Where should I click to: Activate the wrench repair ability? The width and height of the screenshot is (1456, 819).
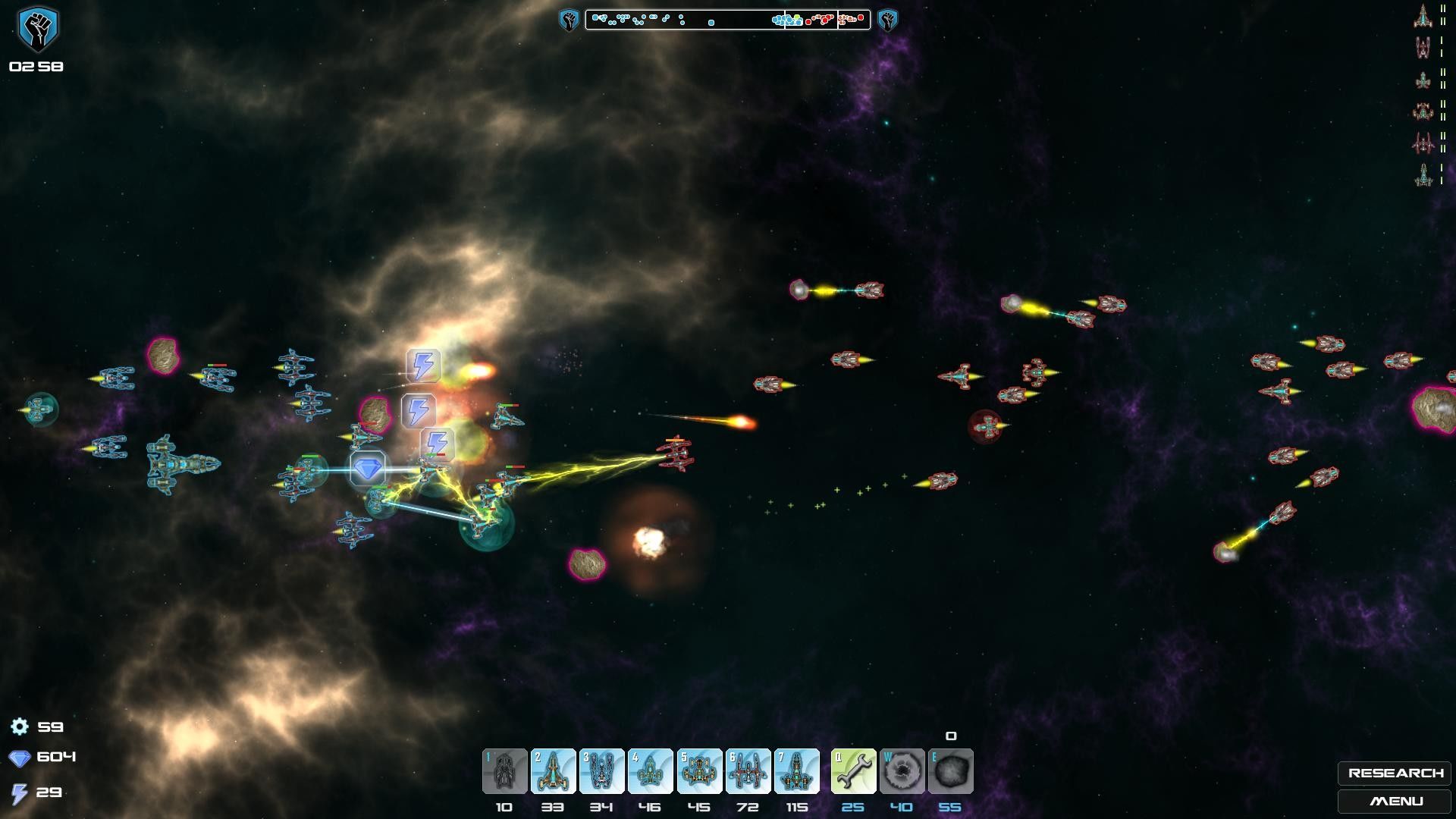click(x=853, y=771)
